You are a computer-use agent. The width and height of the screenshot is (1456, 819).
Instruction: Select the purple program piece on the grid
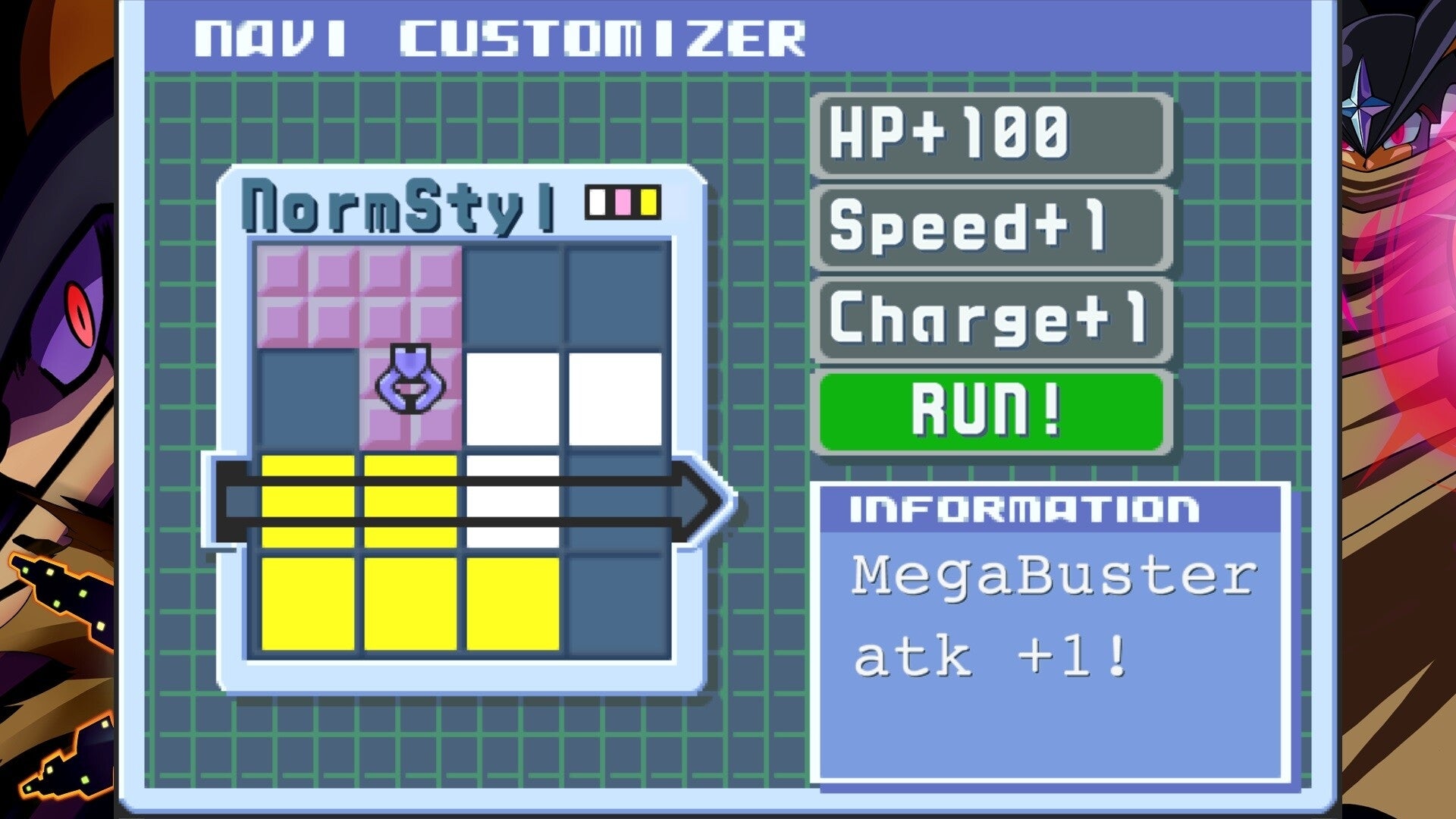[x=409, y=379]
